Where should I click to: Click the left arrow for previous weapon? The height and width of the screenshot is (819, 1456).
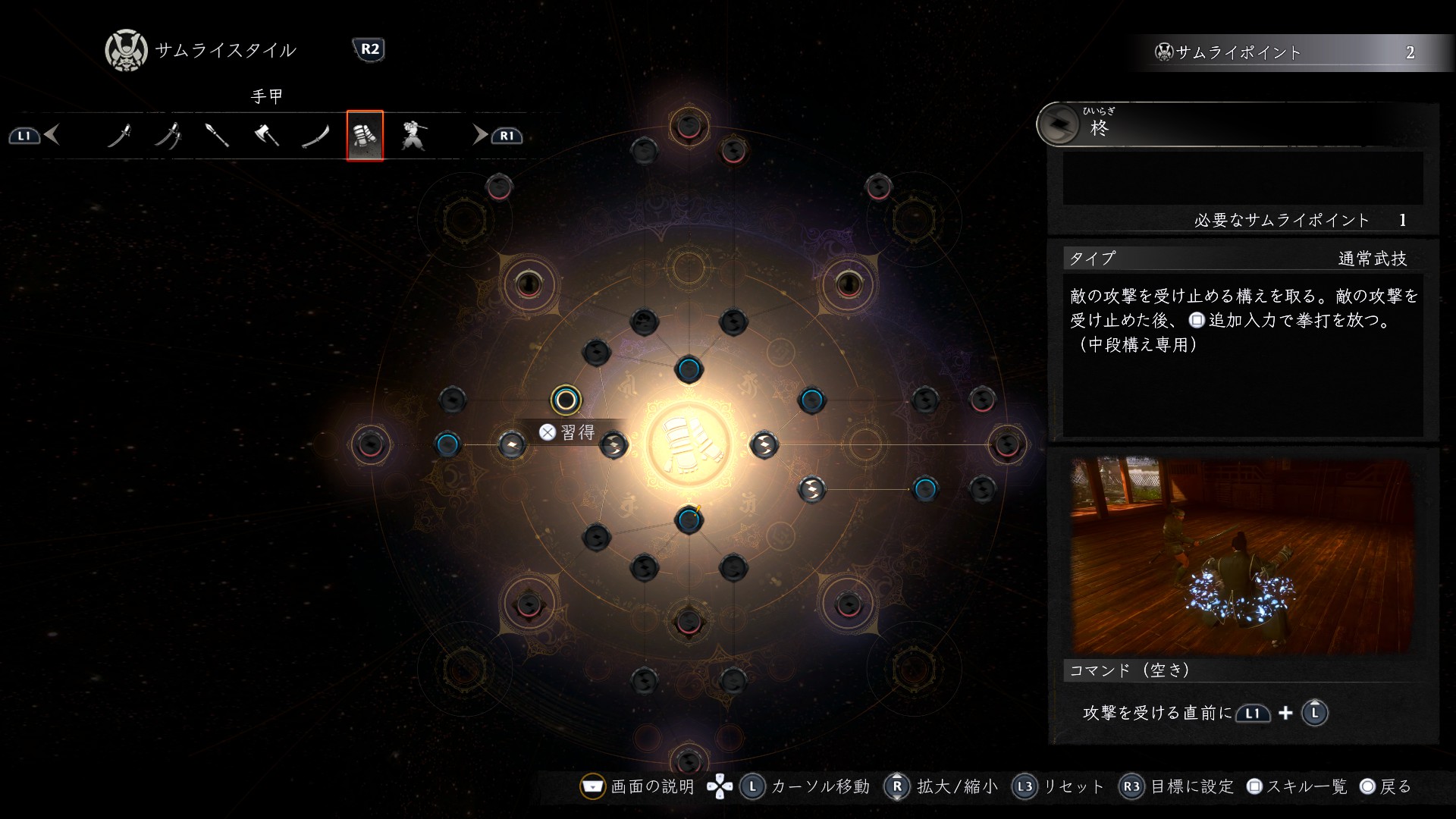(52, 135)
